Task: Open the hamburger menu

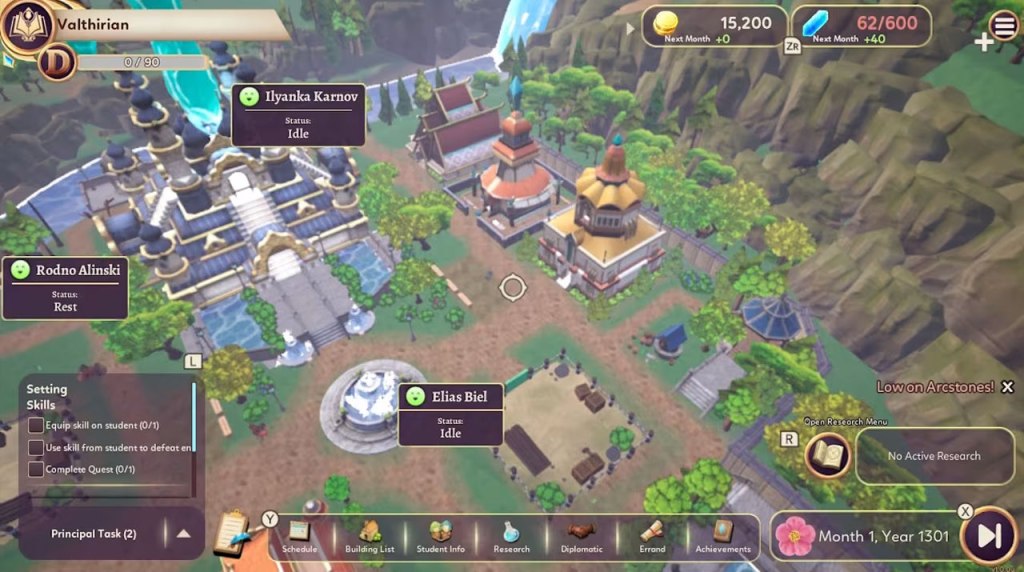Action: pos(1003,25)
